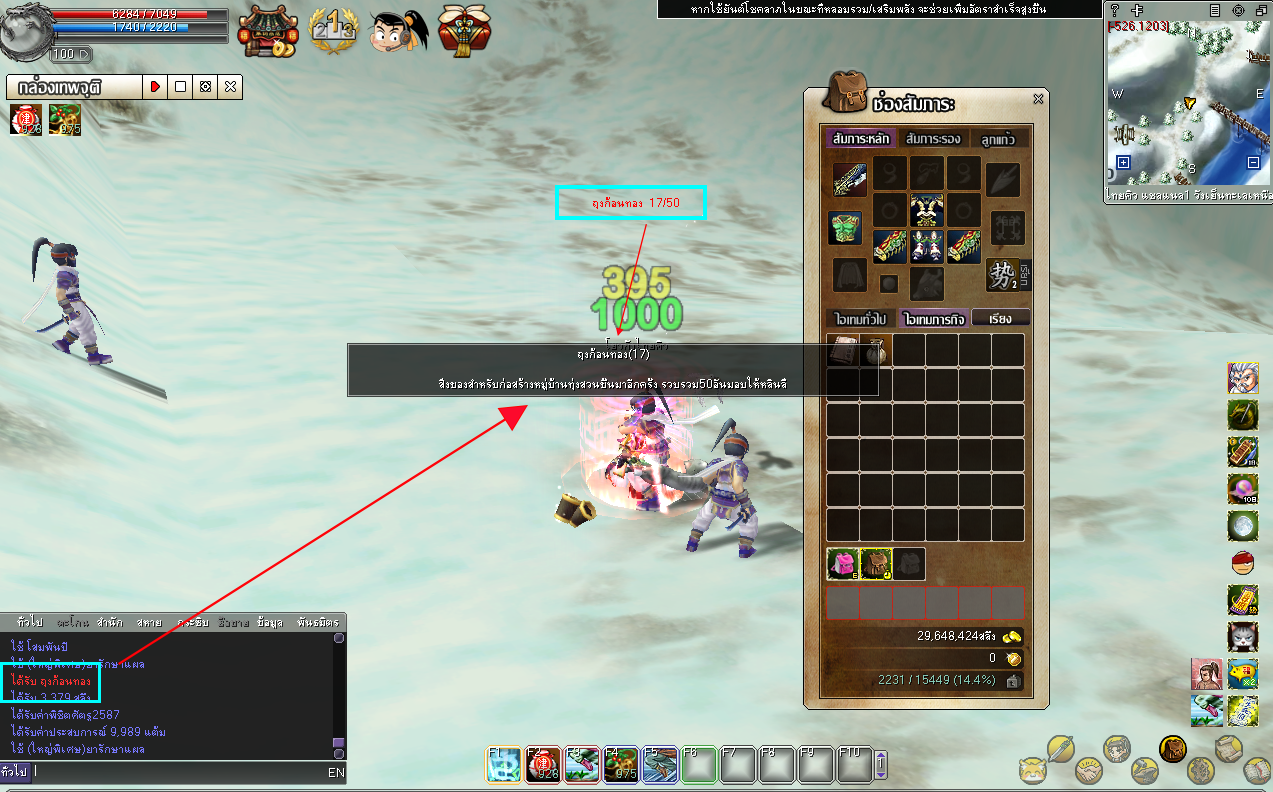Stop the กล่องเทพจุติ with square button
1273x792 pixels.
click(180, 87)
